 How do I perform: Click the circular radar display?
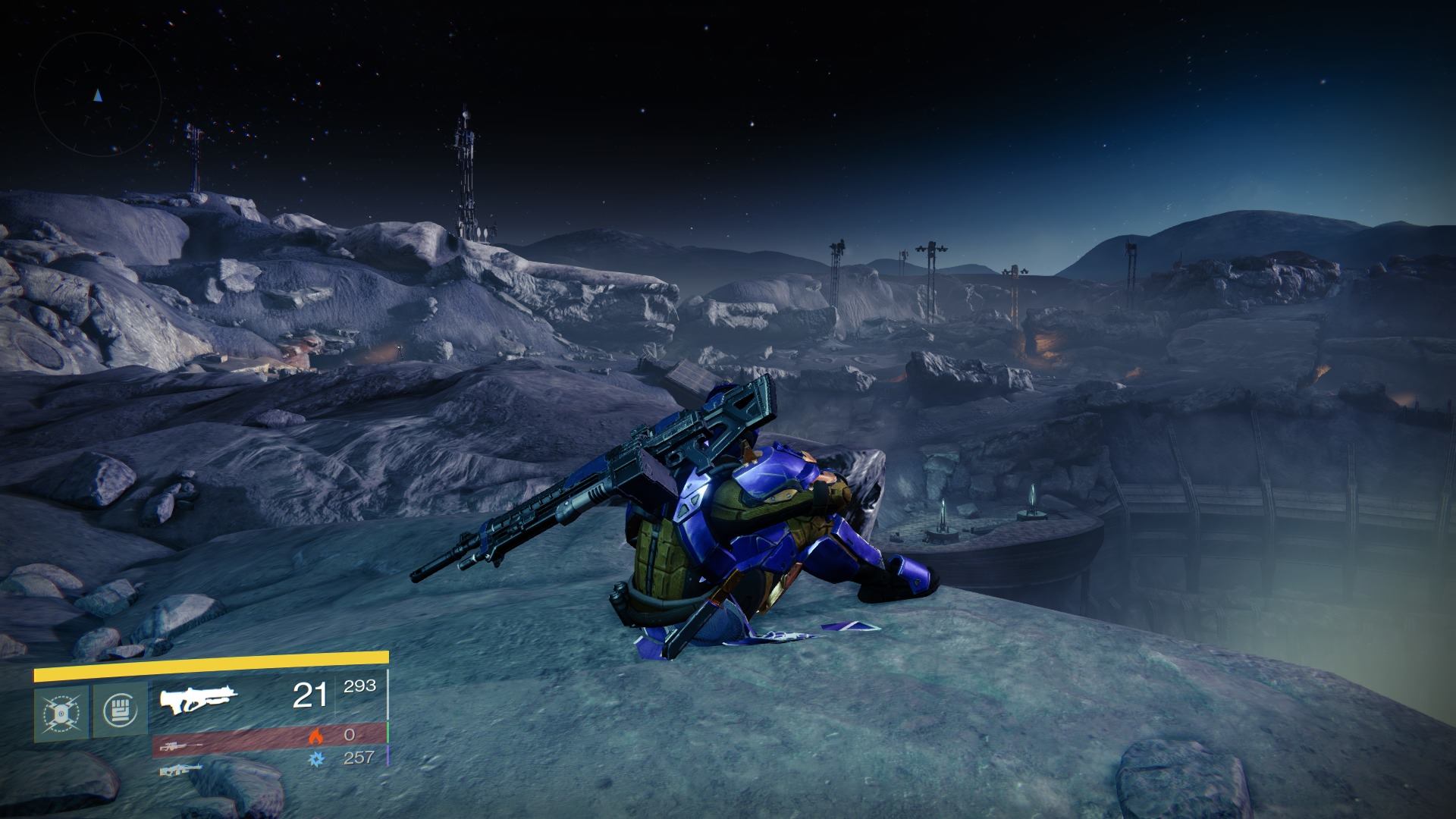click(98, 96)
